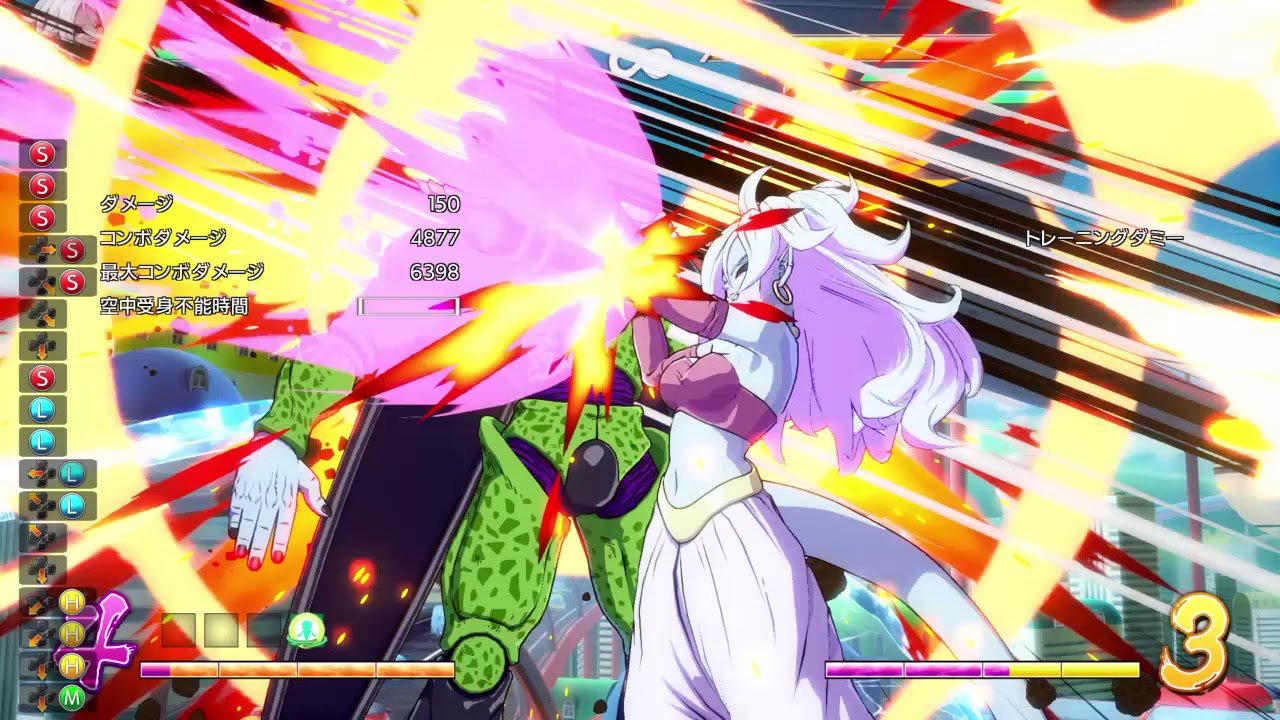Select the トレーニングダミー label
This screenshot has width=1280, height=720.
click(x=1103, y=238)
